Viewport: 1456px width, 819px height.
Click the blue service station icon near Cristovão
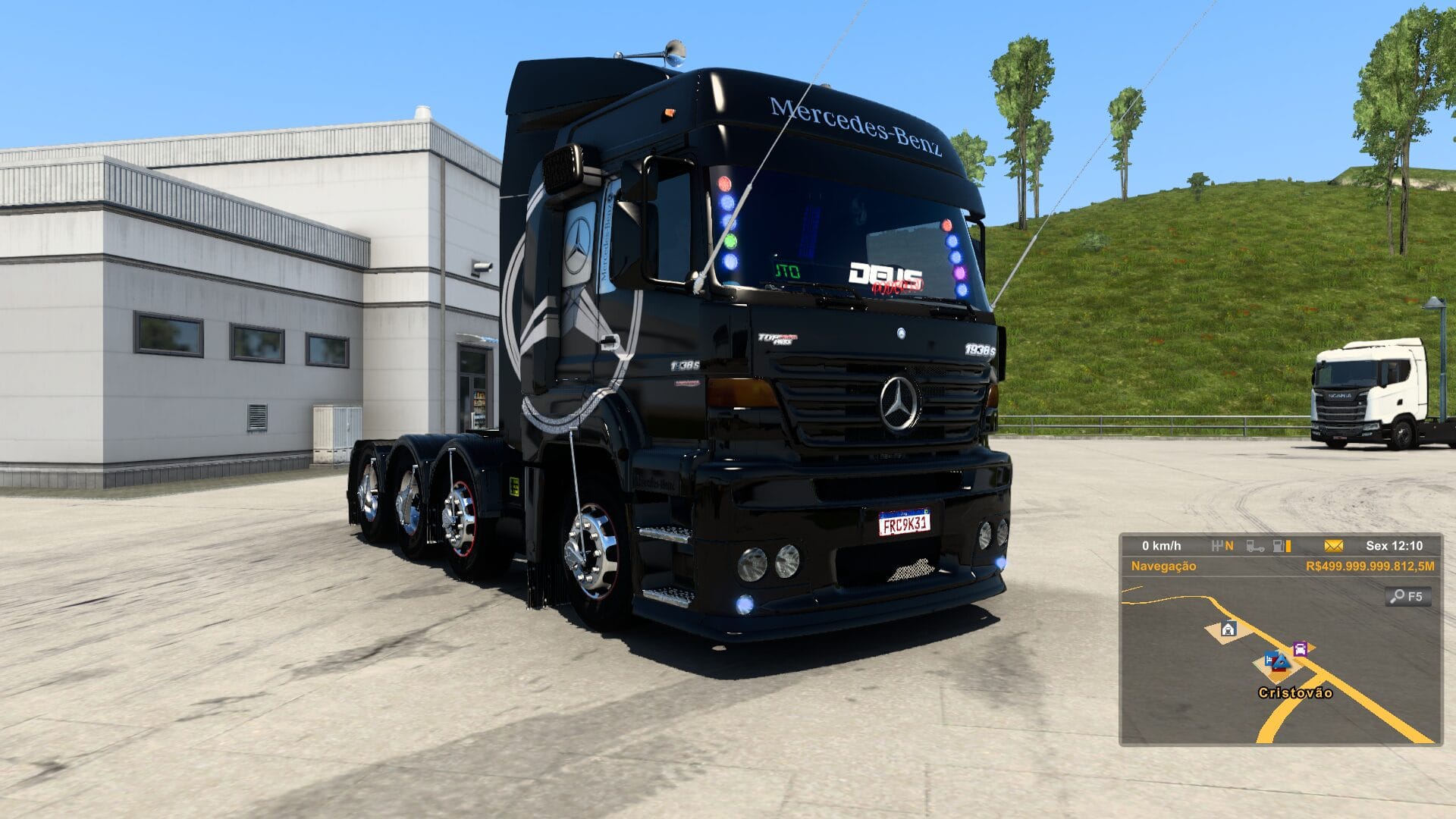click(x=1269, y=659)
